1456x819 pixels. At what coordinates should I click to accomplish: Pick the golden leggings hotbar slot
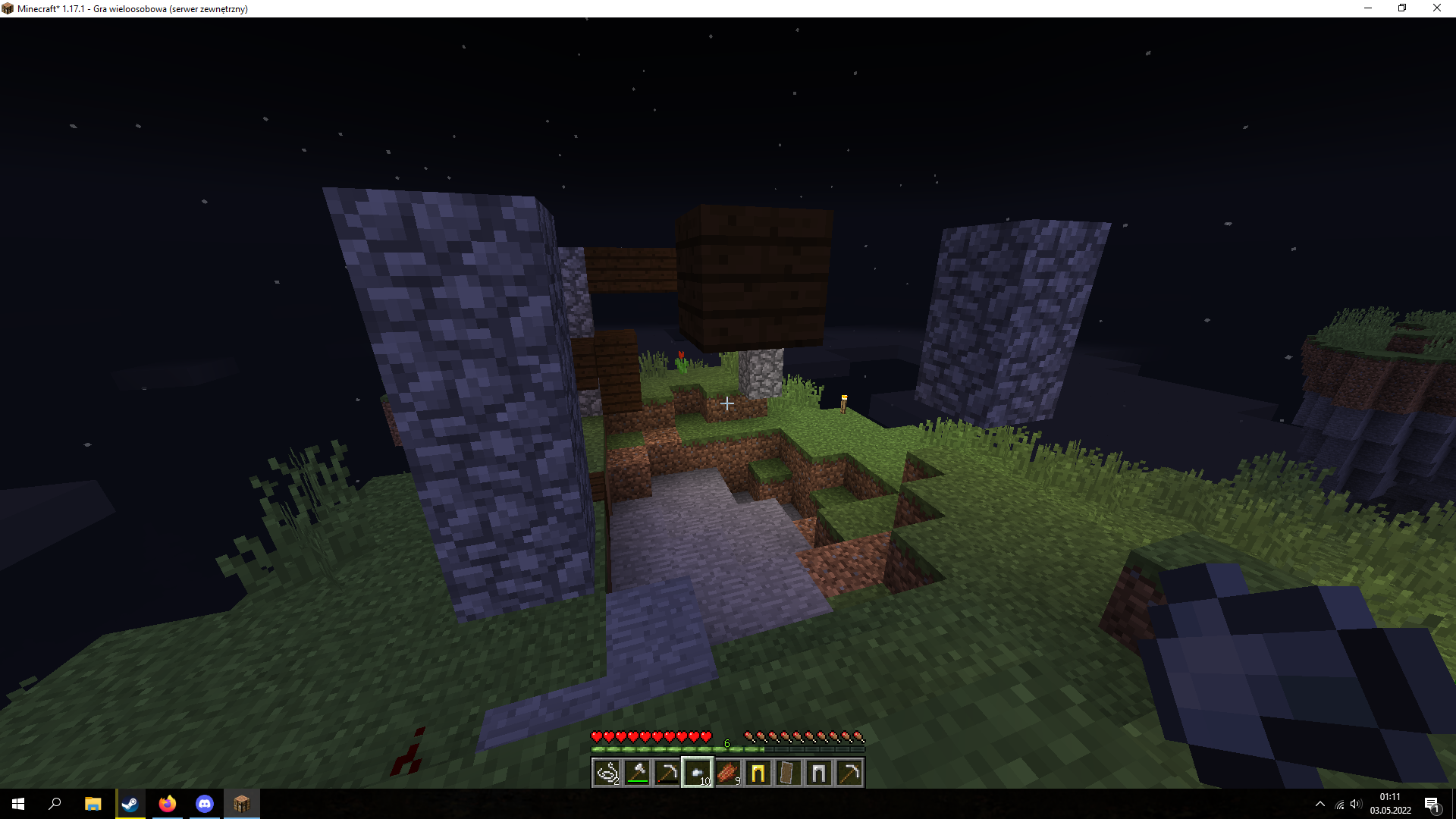(x=758, y=773)
